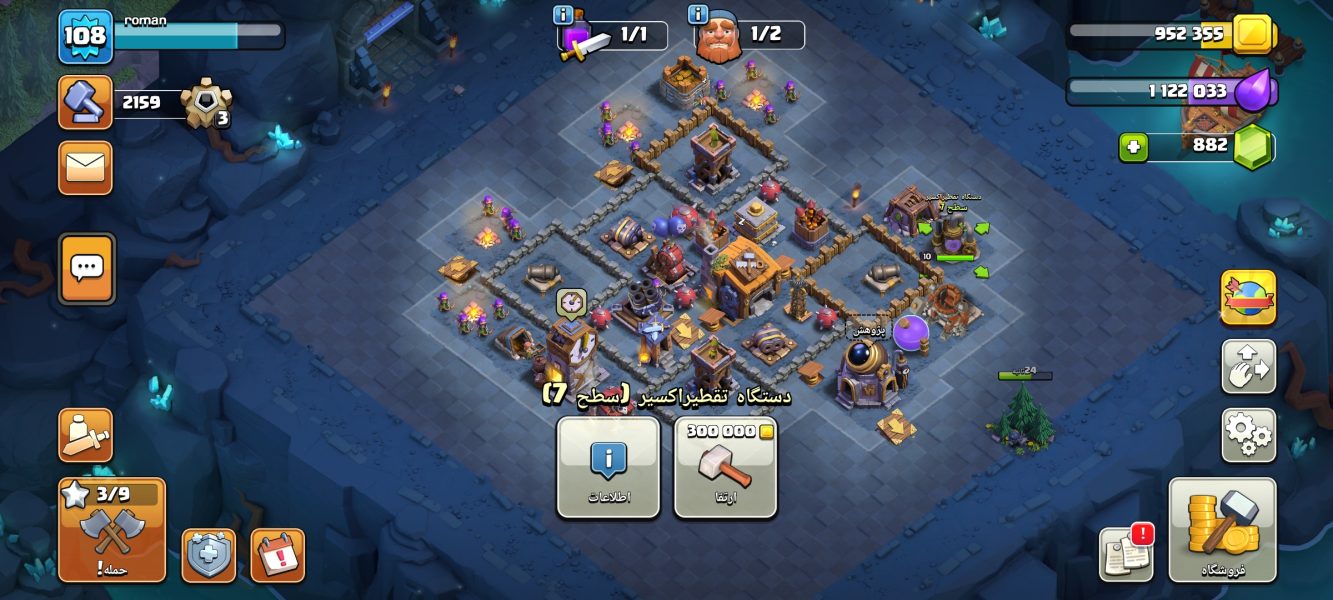
Task: Open the shield with plus button
Action: [208, 555]
